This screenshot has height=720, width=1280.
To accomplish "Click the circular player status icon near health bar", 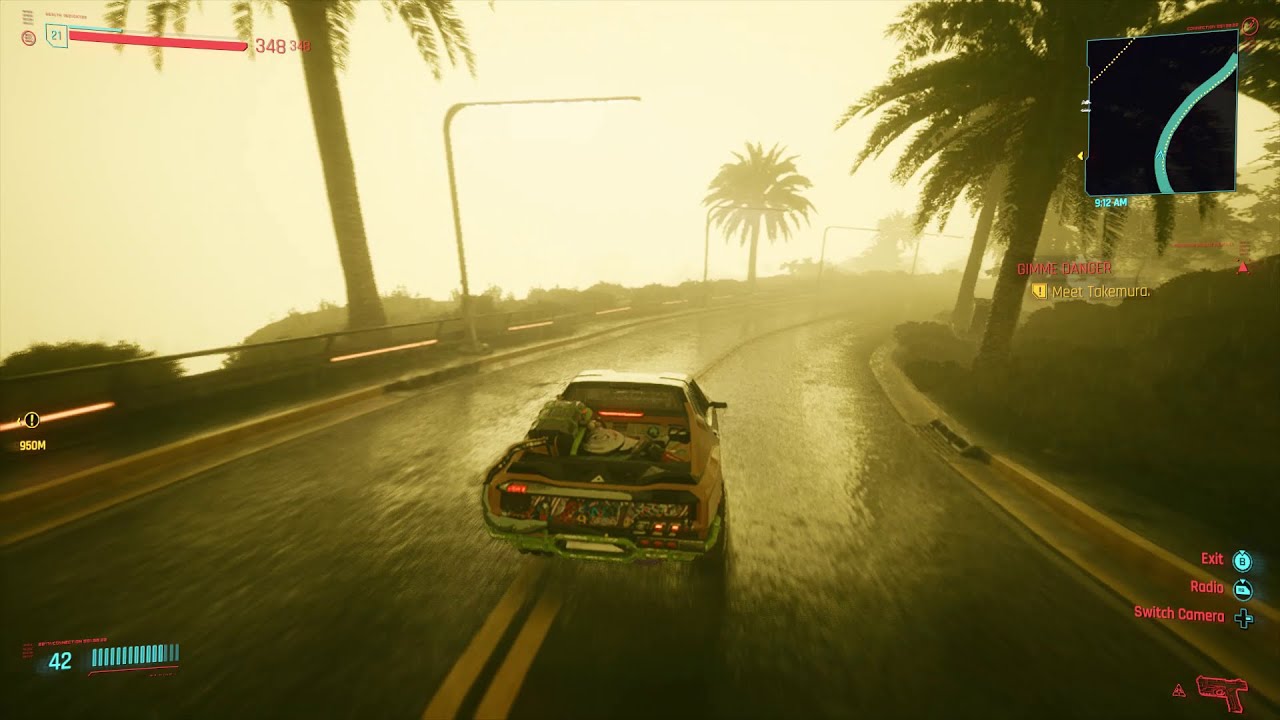I will 28,37.
